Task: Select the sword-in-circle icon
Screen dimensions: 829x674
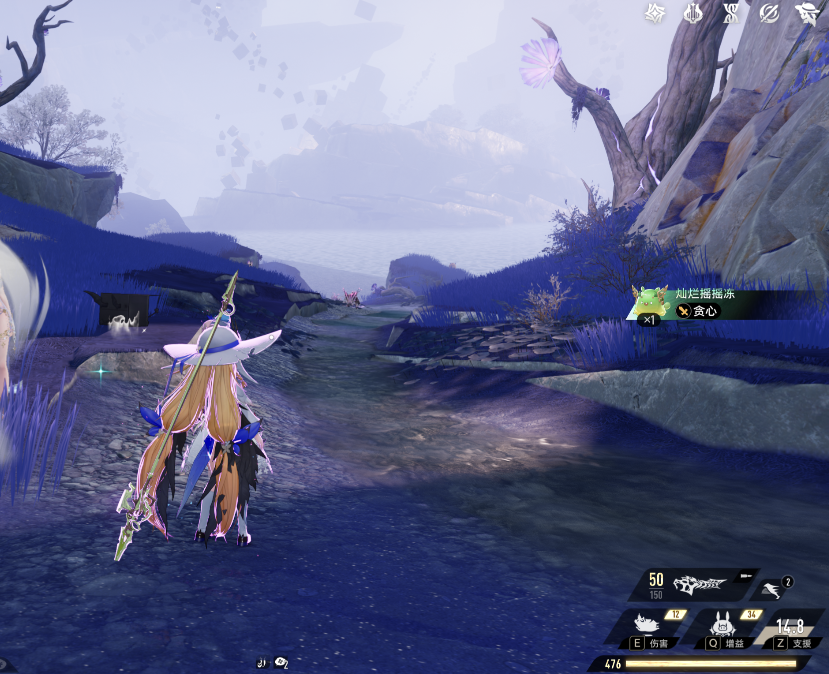Action: 768,13
